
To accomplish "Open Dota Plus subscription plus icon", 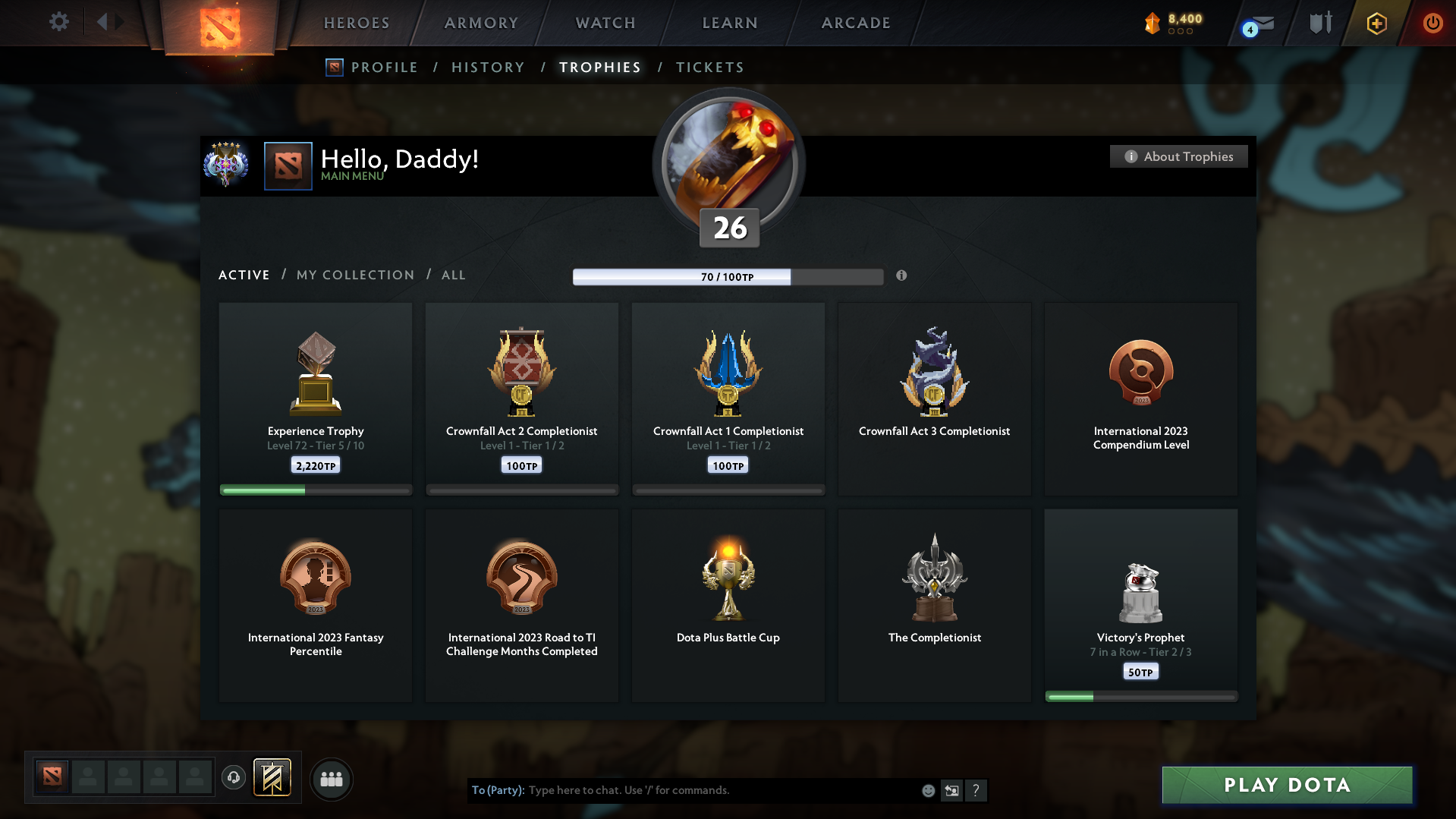I will [1376, 24].
